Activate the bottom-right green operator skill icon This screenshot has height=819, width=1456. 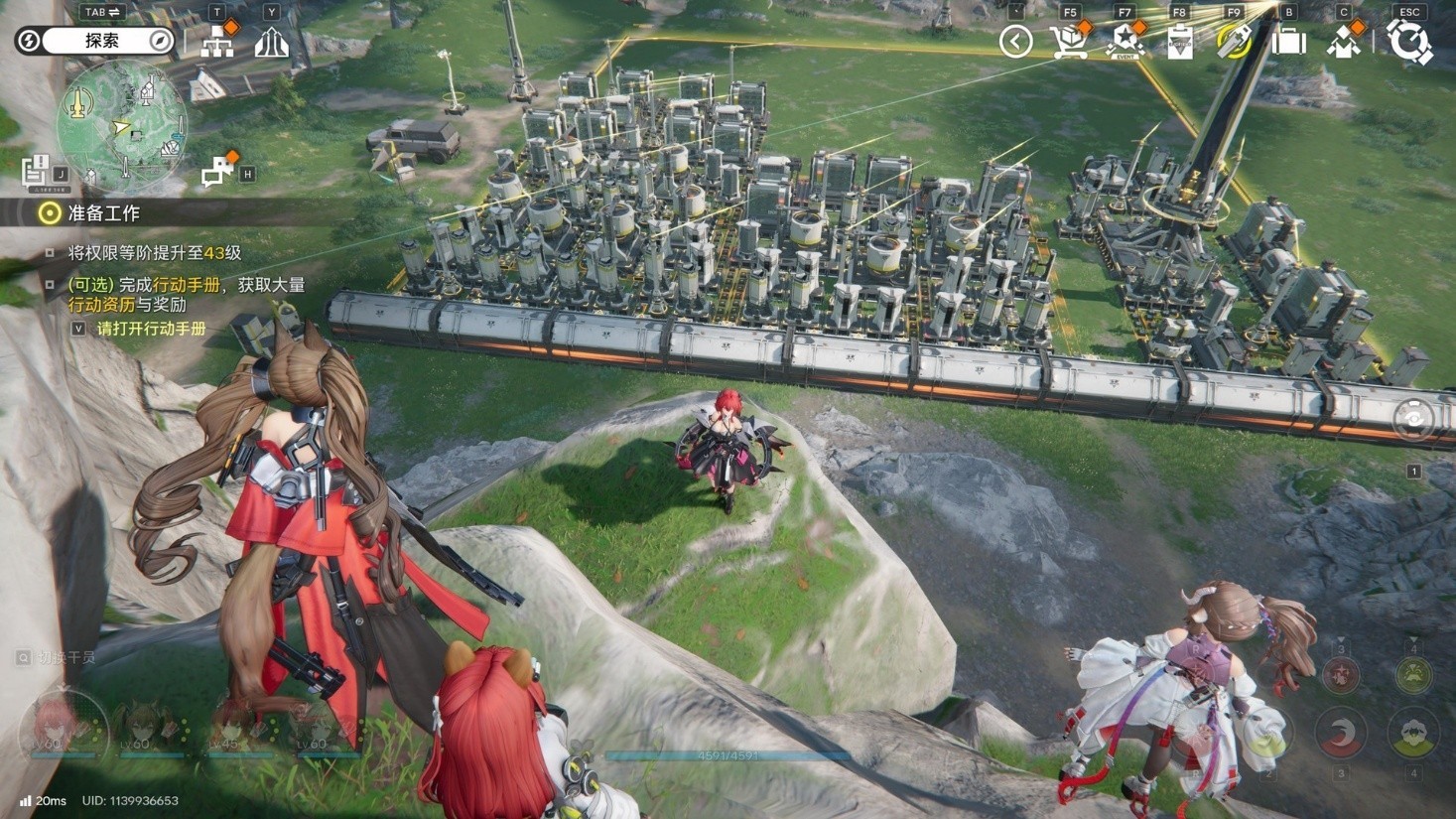click(1413, 735)
